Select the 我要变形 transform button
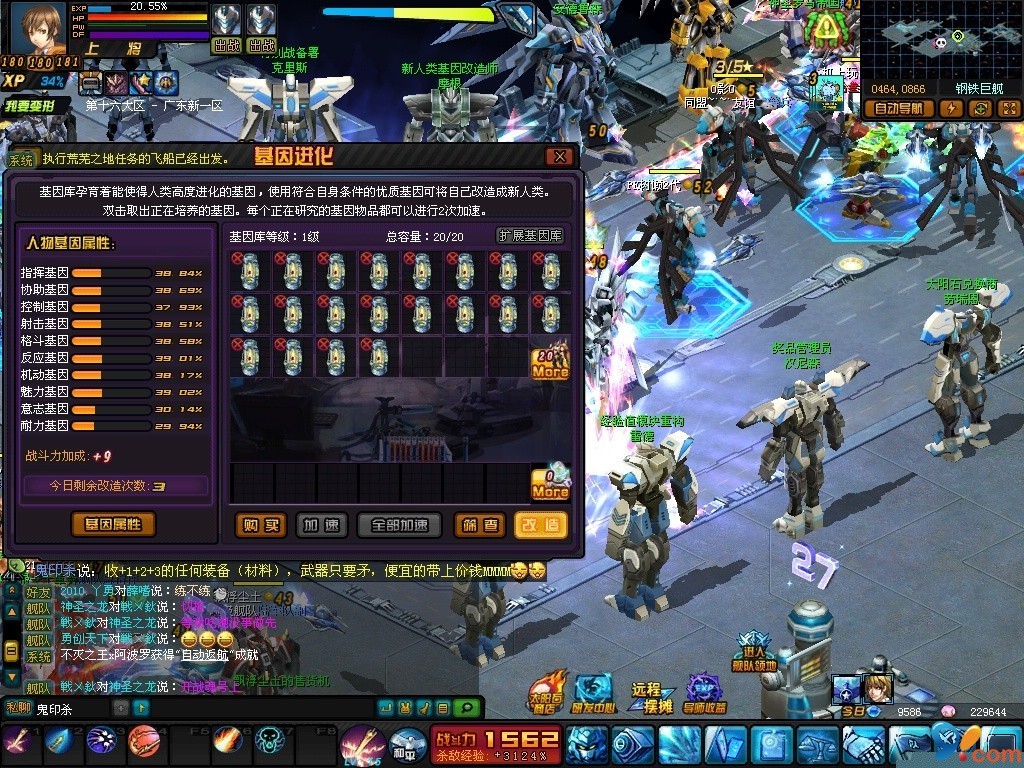 point(36,105)
